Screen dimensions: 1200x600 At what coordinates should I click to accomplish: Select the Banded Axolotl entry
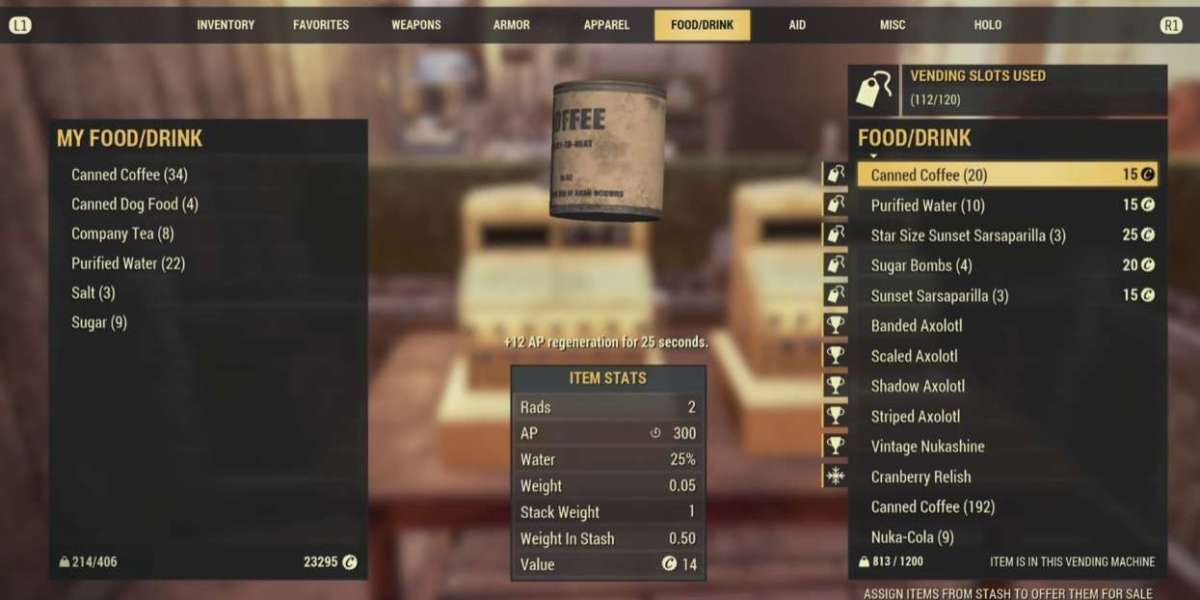[x=917, y=326]
